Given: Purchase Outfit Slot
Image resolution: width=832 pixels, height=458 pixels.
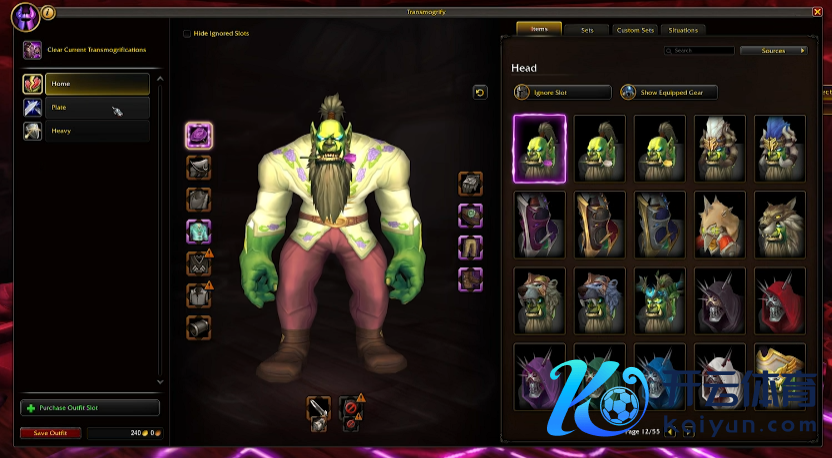Looking at the screenshot, I should (x=90, y=408).
